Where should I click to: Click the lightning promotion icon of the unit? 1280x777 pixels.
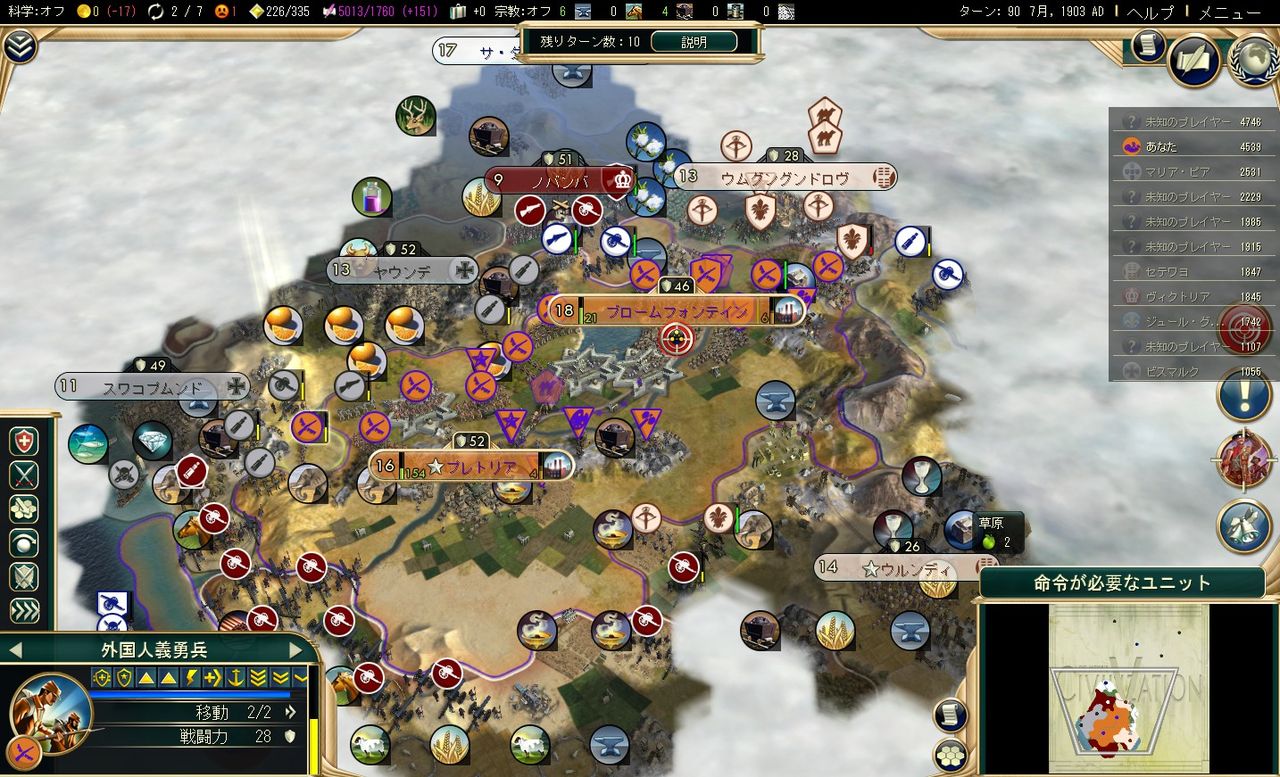[x=192, y=677]
